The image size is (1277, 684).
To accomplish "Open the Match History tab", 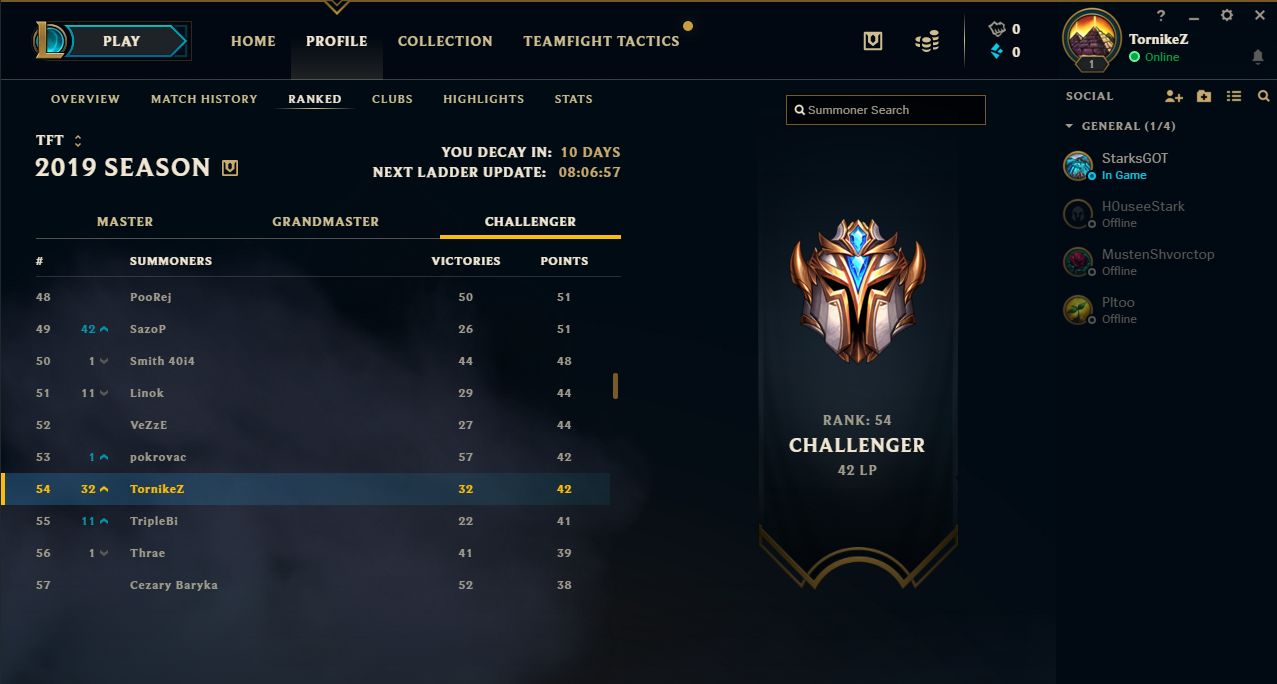I will (204, 99).
